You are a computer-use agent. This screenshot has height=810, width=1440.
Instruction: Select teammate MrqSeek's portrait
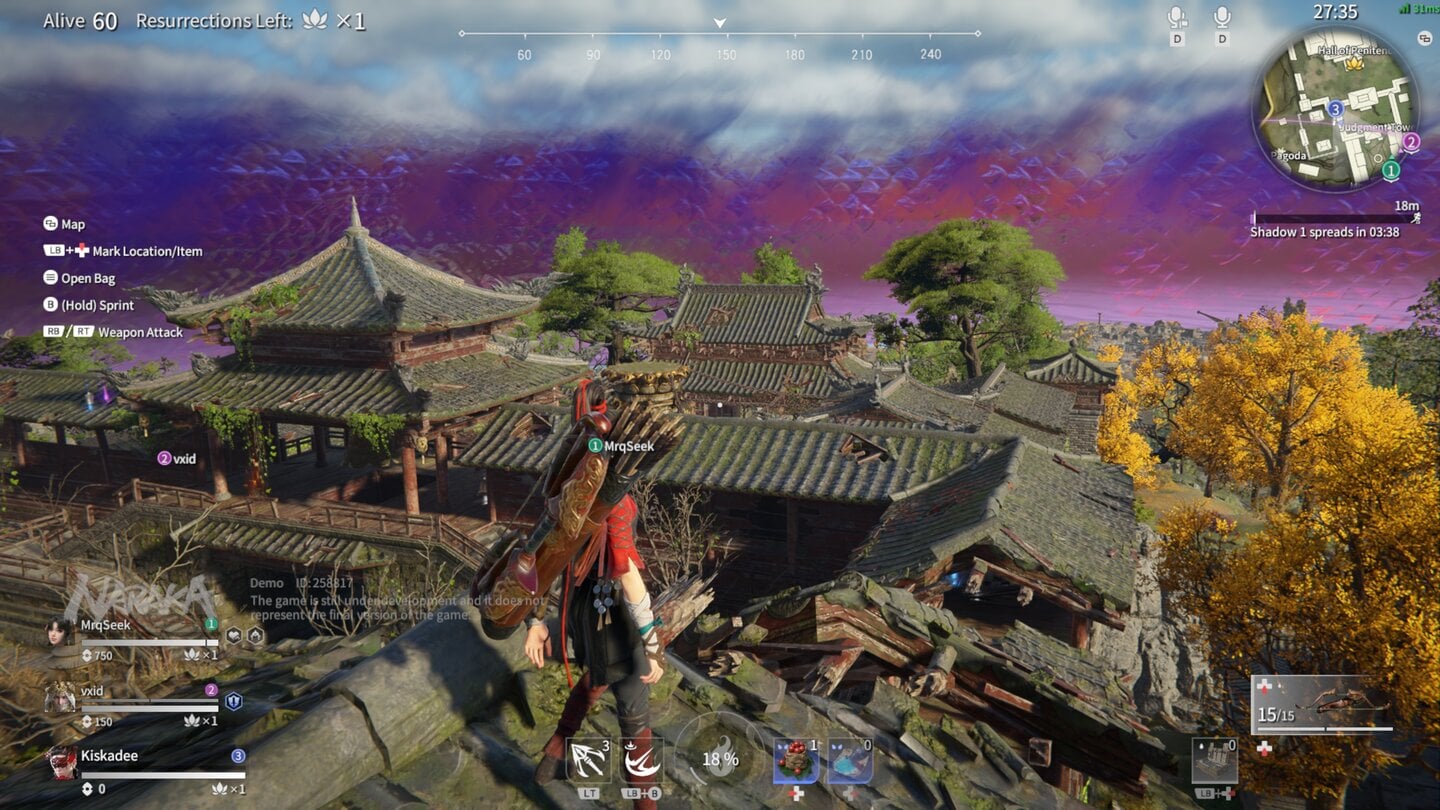coord(60,632)
